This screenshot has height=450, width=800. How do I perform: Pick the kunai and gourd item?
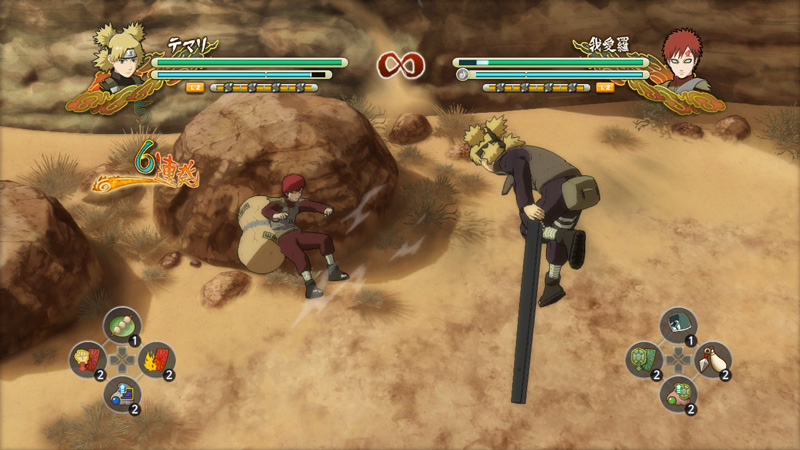(x=713, y=359)
